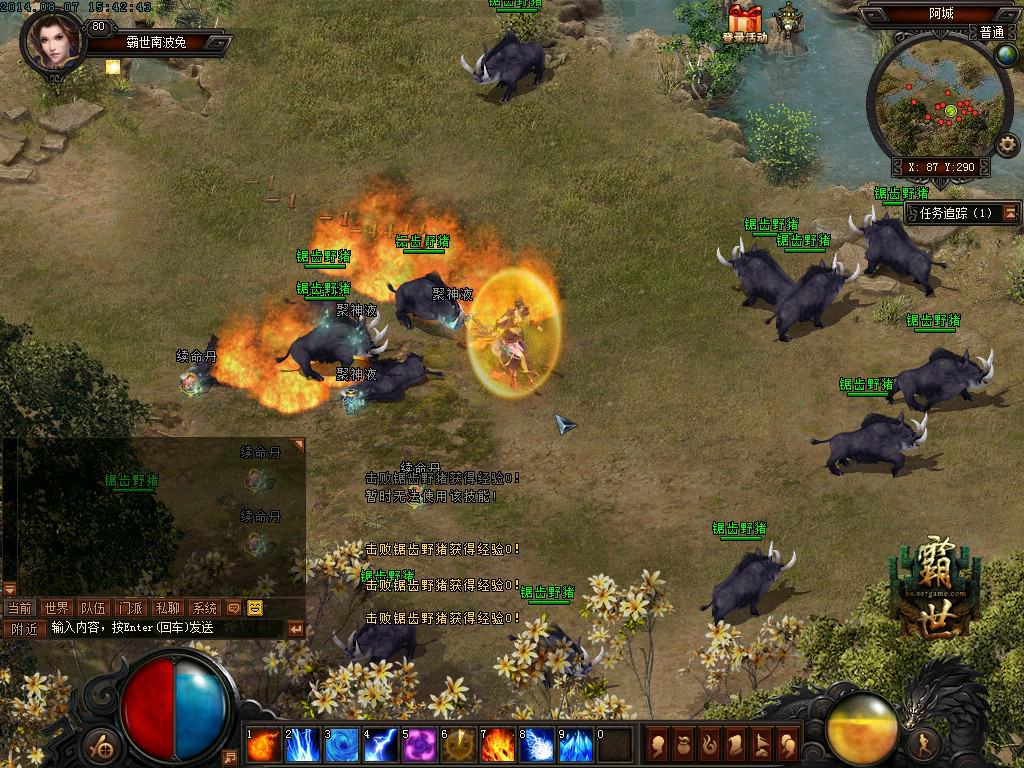Open the 登录活动 gift box event
This screenshot has width=1024, height=768.
tap(744, 22)
